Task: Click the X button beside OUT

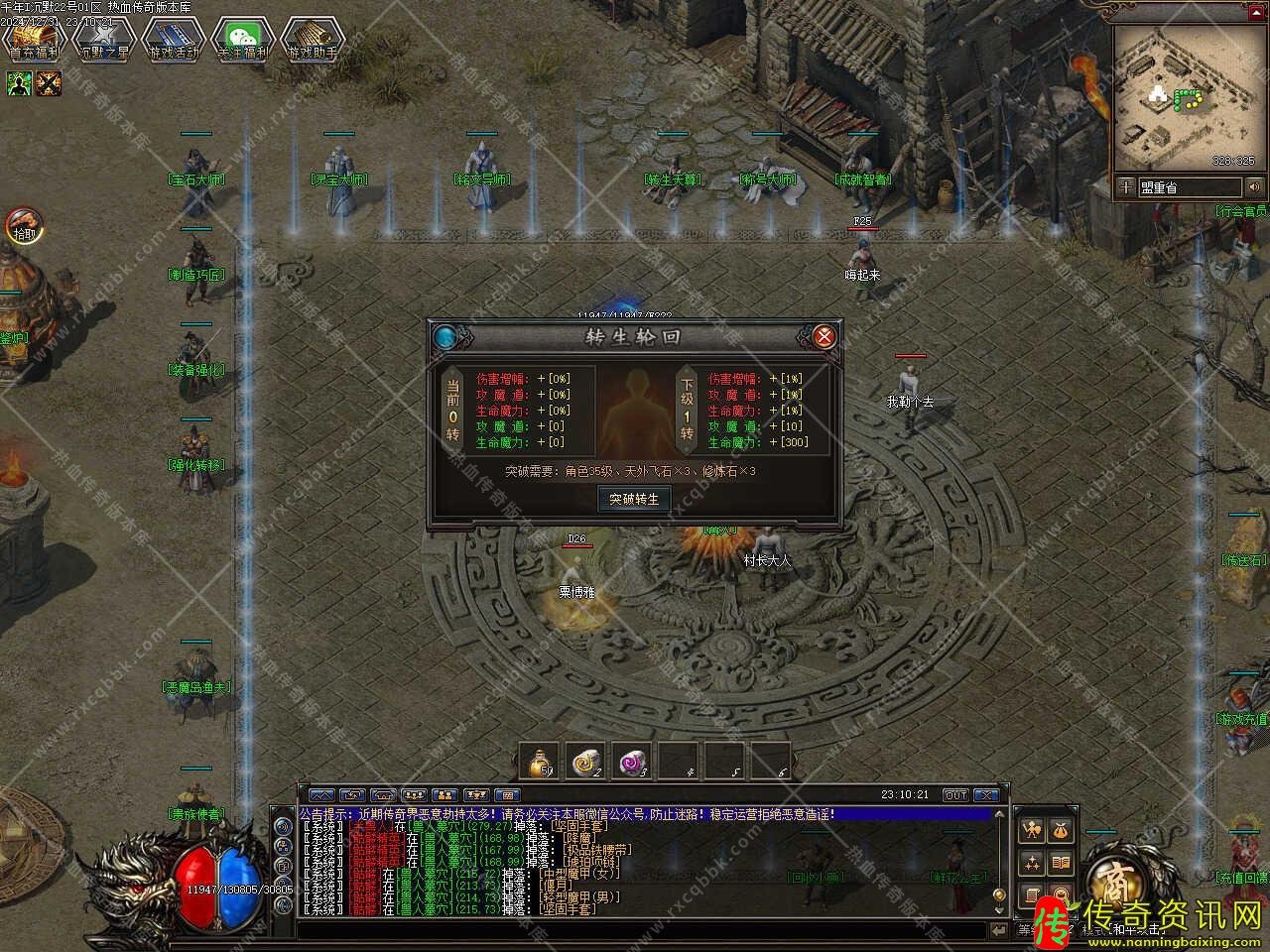Action: [985, 795]
